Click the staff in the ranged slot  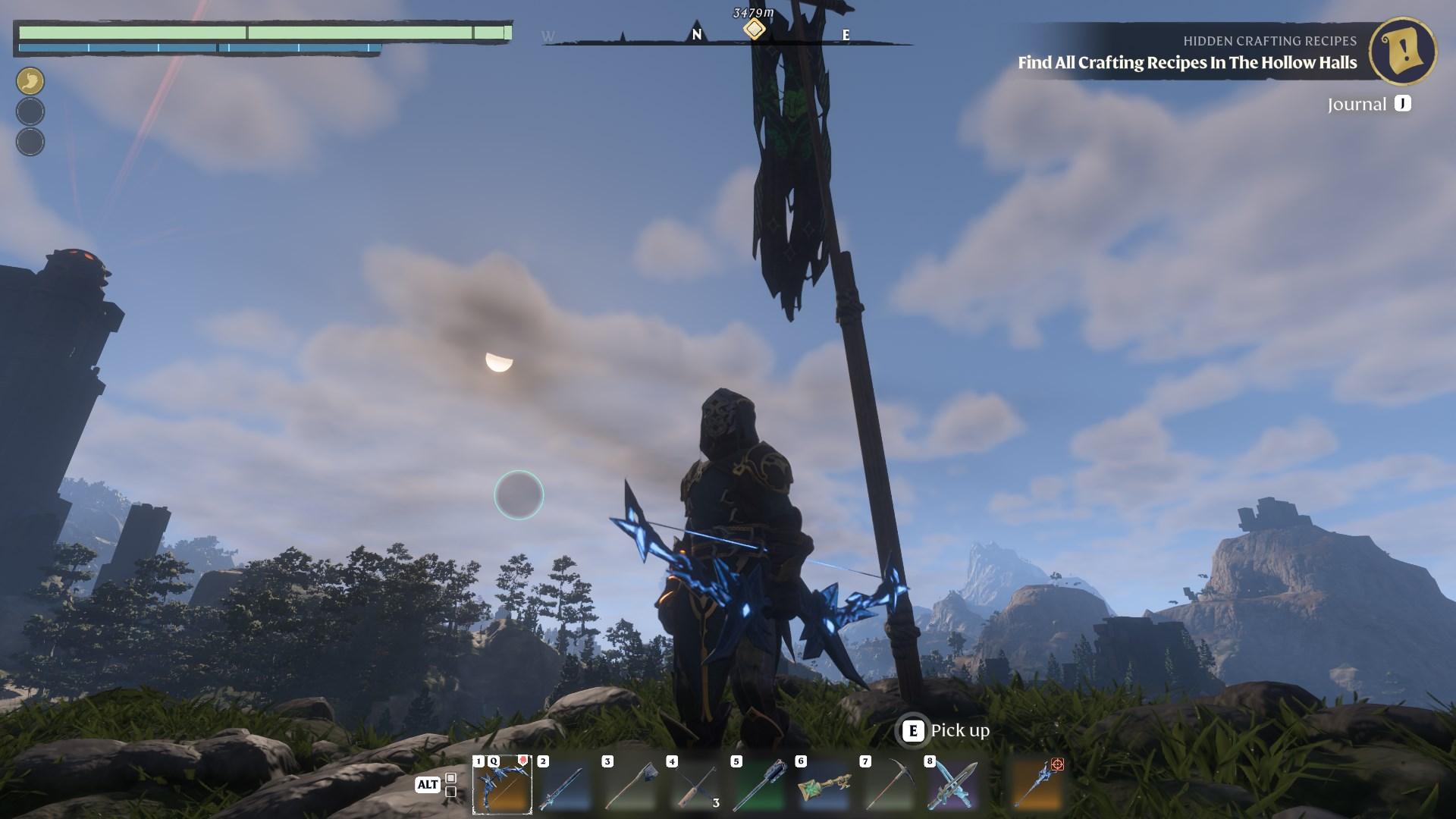(1037, 784)
